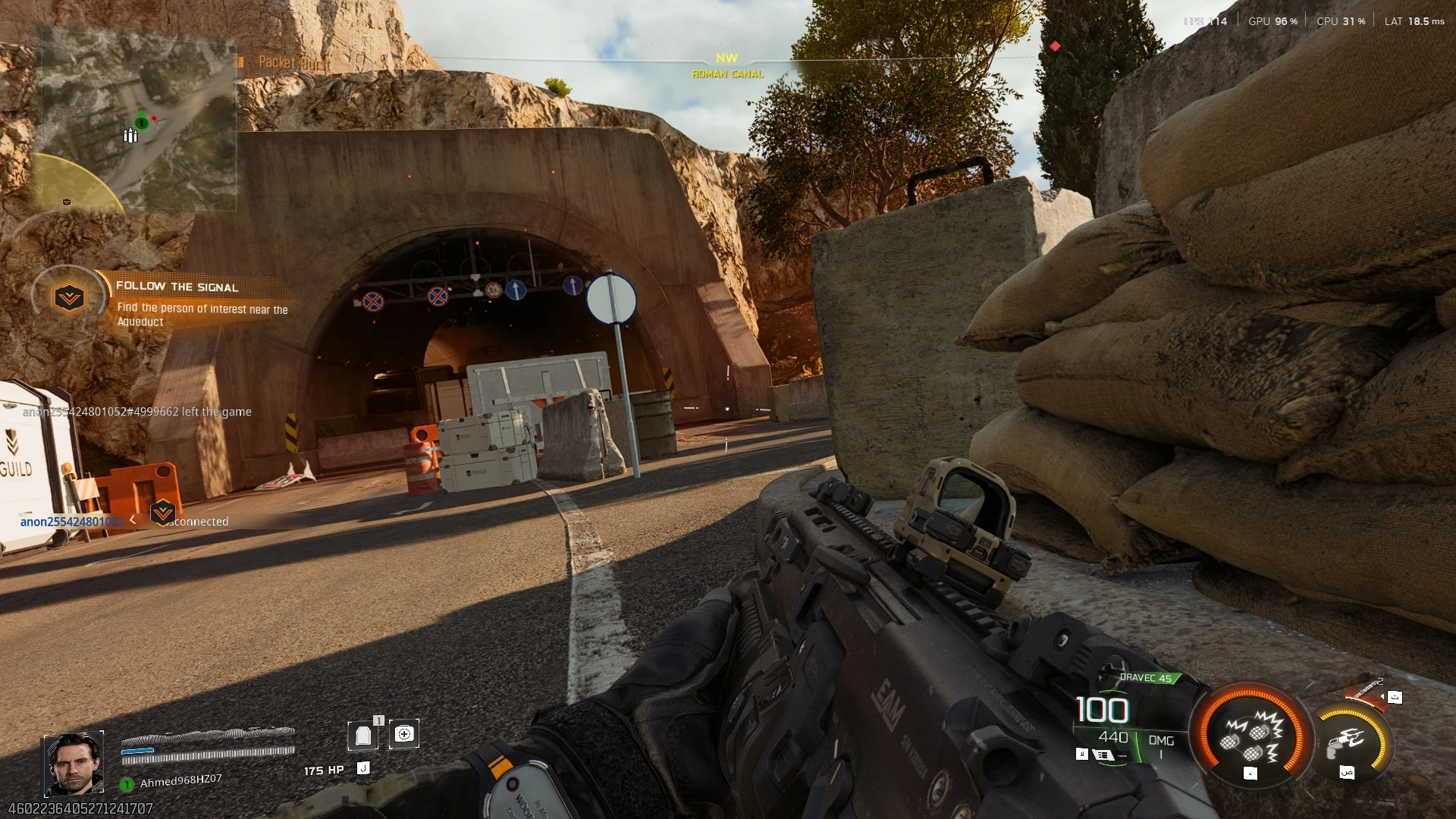Toggle the J key prompt next to 175 HP
Viewport: 1456px width, 819px height.
pyautogui.click(x=362, y=768)
